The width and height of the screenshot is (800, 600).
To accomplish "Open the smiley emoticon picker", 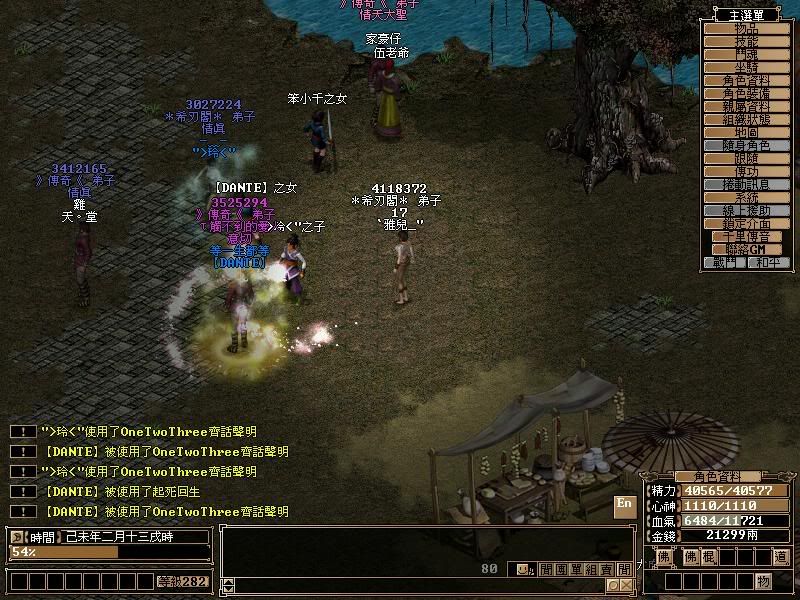I will pos(523,569).
